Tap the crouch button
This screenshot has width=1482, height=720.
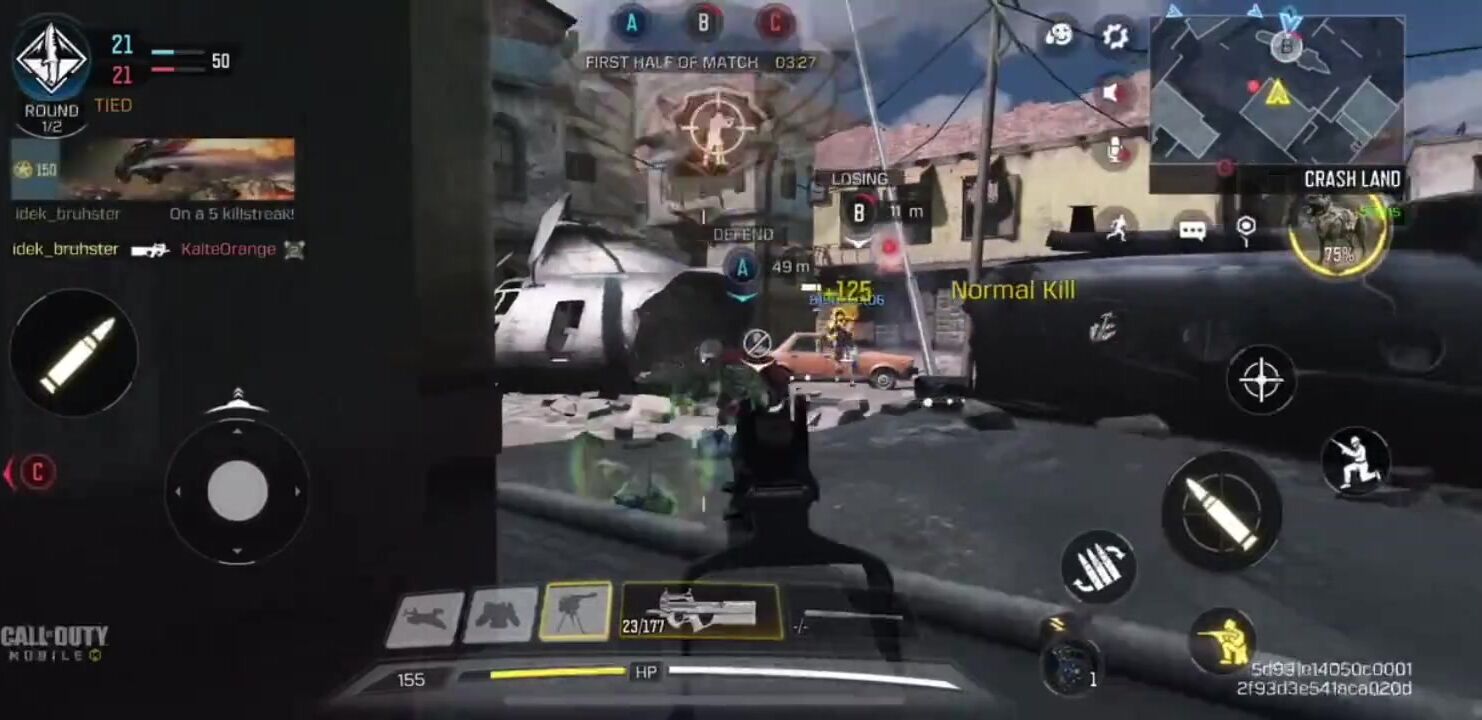click(1355, 462)
